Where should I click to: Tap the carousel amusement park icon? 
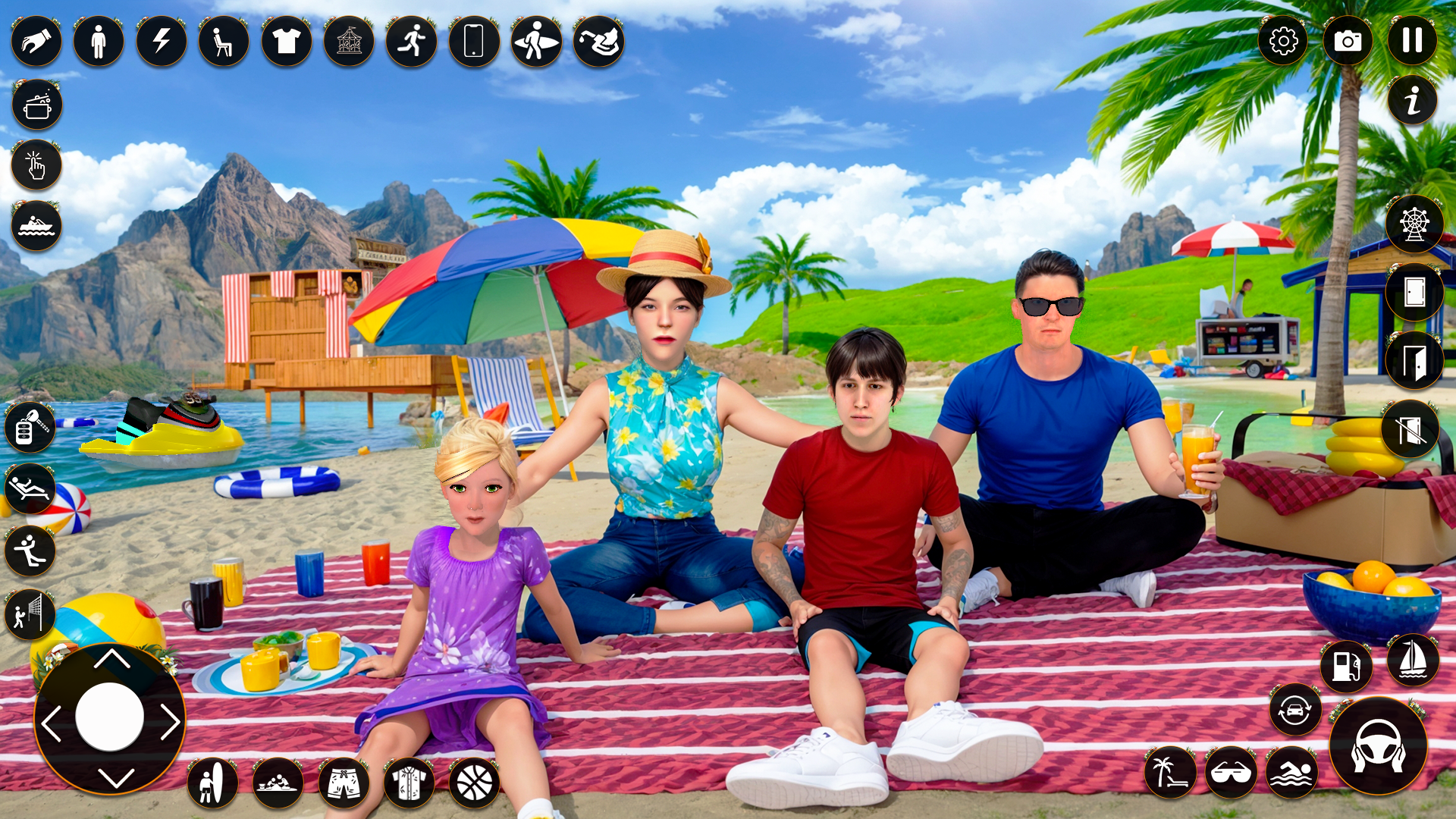pos(349,42)
